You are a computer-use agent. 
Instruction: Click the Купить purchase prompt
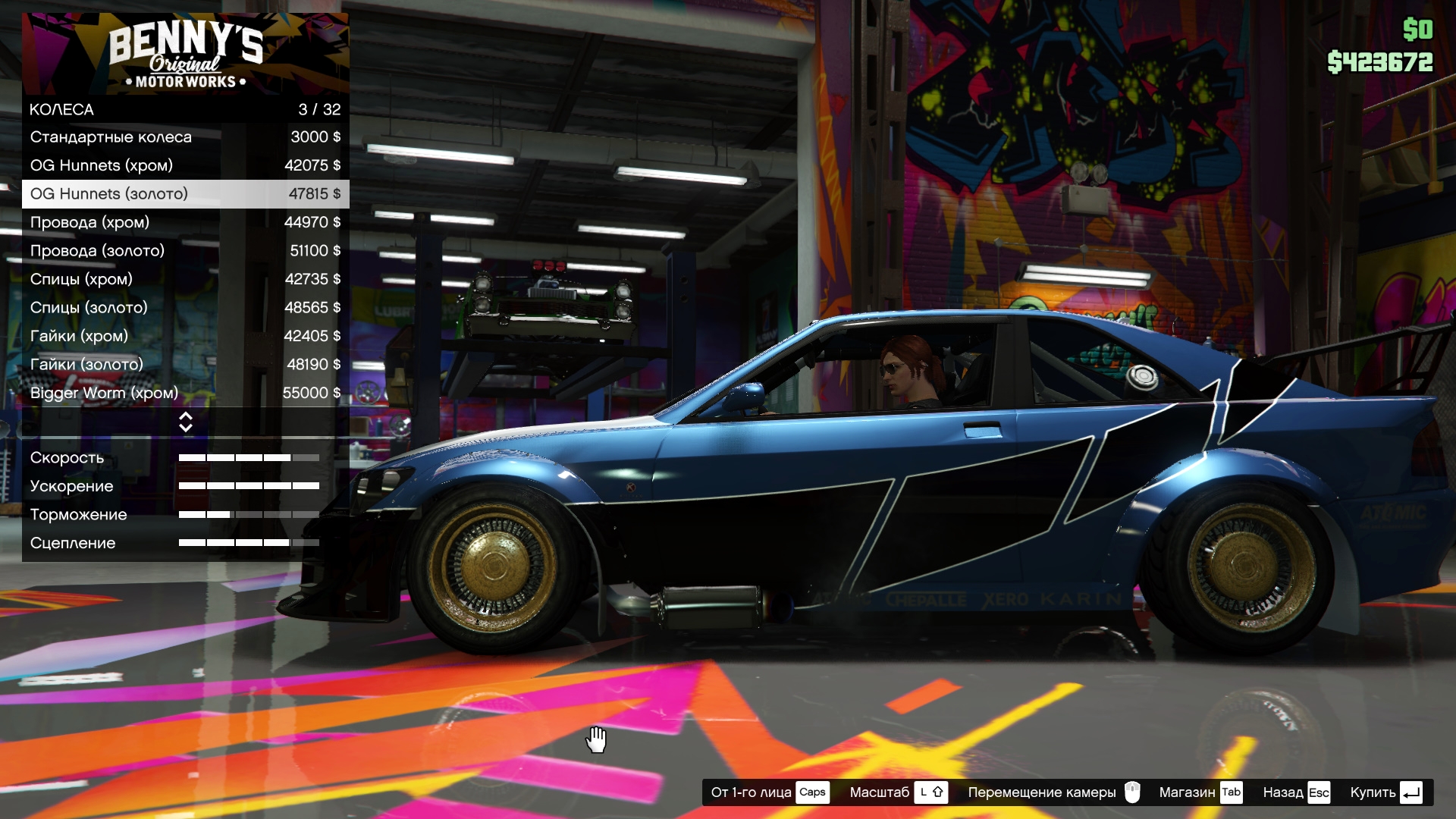tap(1385, 792)
